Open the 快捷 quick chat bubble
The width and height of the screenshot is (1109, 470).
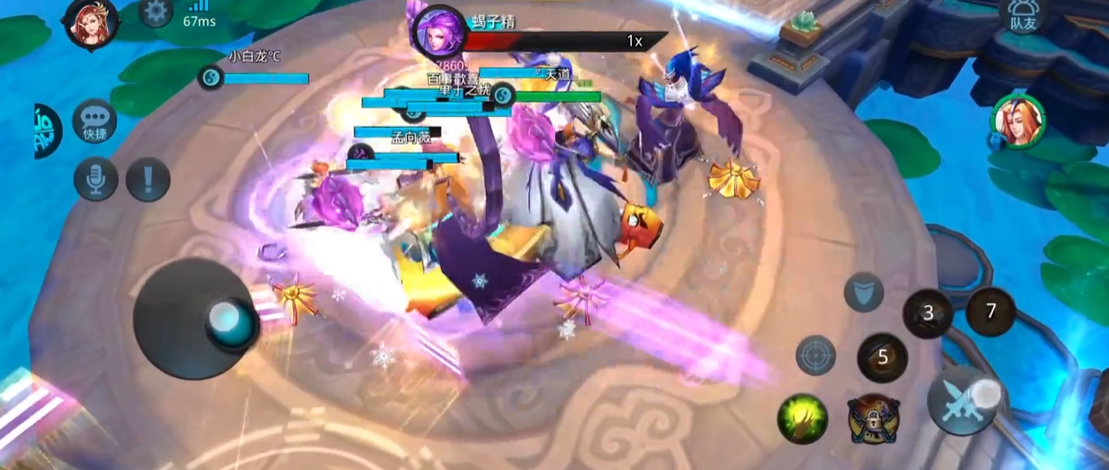point(95,121)
